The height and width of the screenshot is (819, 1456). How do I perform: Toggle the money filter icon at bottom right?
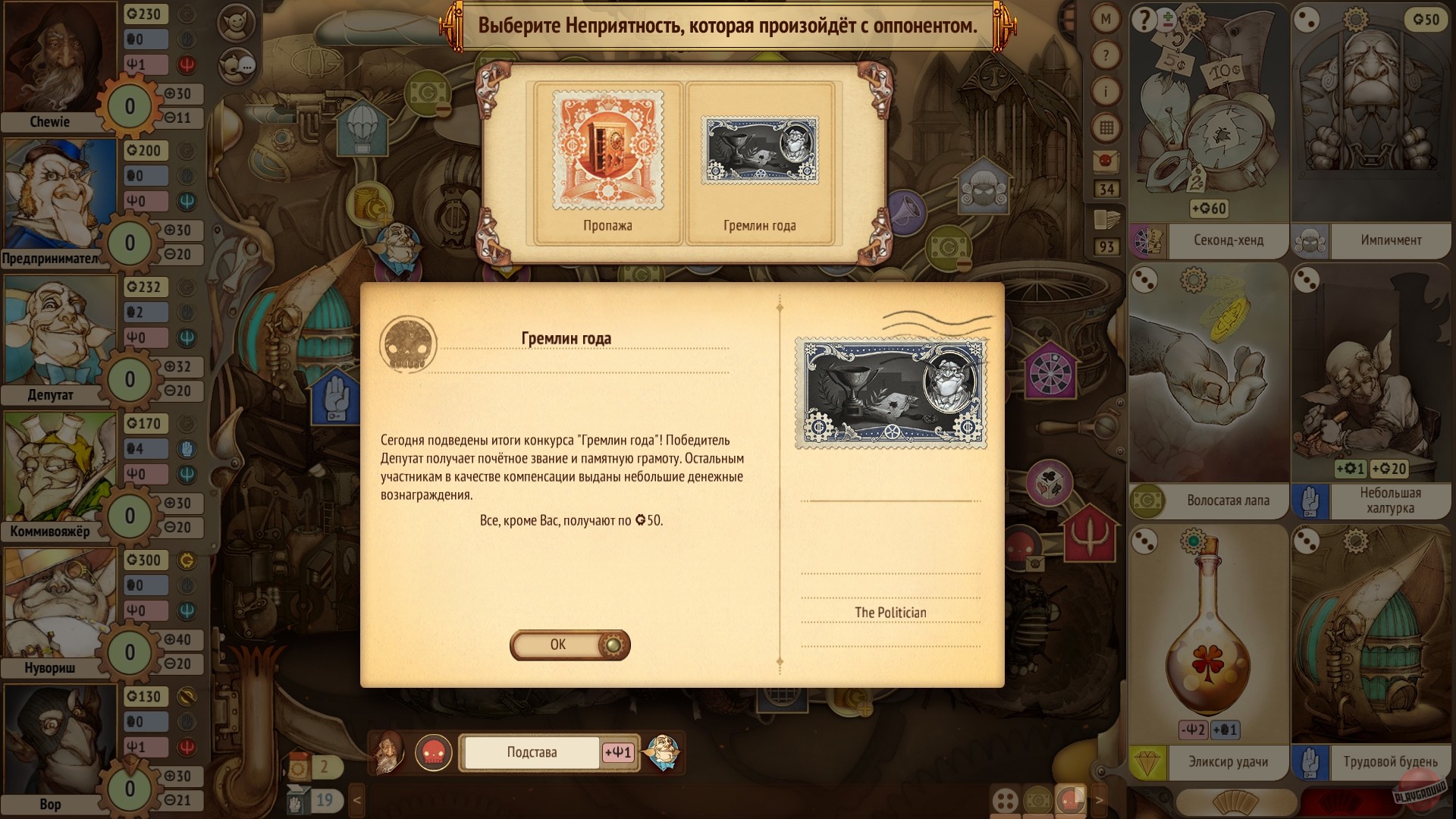[x=1037, y=799]
